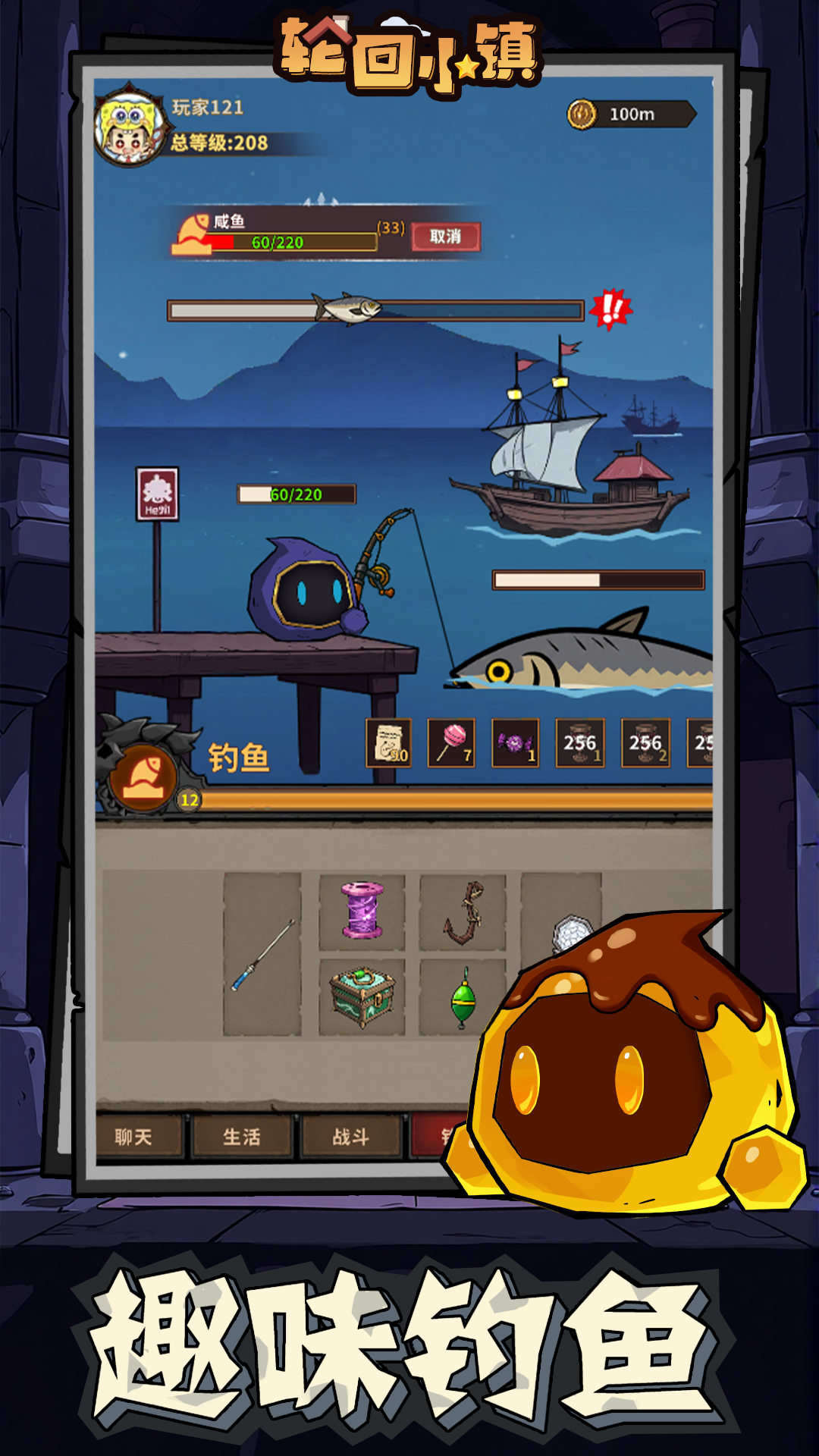Switch to the 生活 life tab

(242, 1136)
